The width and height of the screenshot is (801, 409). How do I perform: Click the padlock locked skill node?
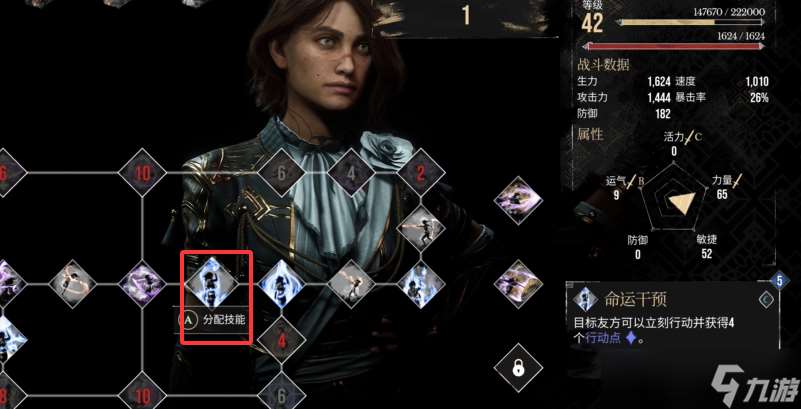[x=519, y=367]
